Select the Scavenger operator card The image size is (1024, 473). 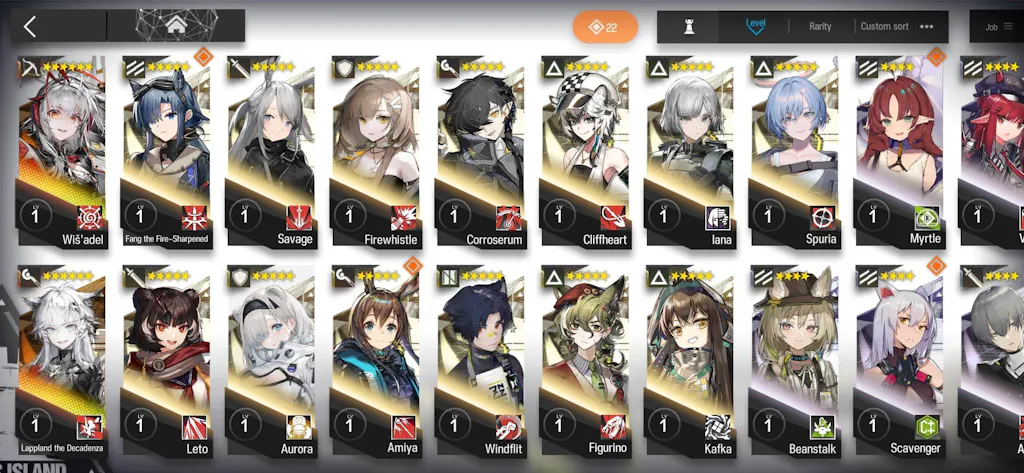(x=899, y=360)
